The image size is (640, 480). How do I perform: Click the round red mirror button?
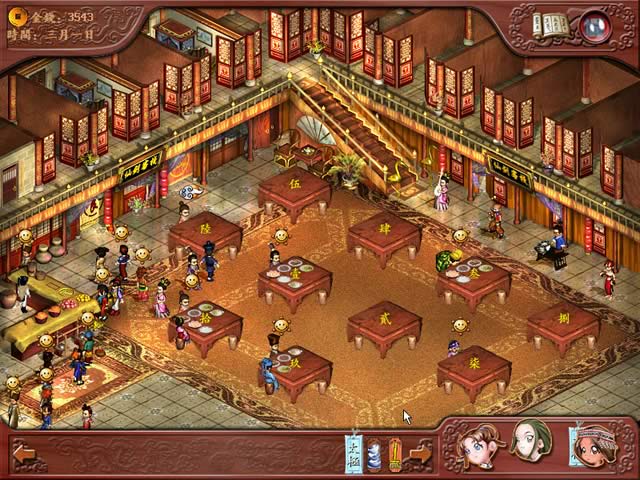pyautogui.click(x=596, y=24)
